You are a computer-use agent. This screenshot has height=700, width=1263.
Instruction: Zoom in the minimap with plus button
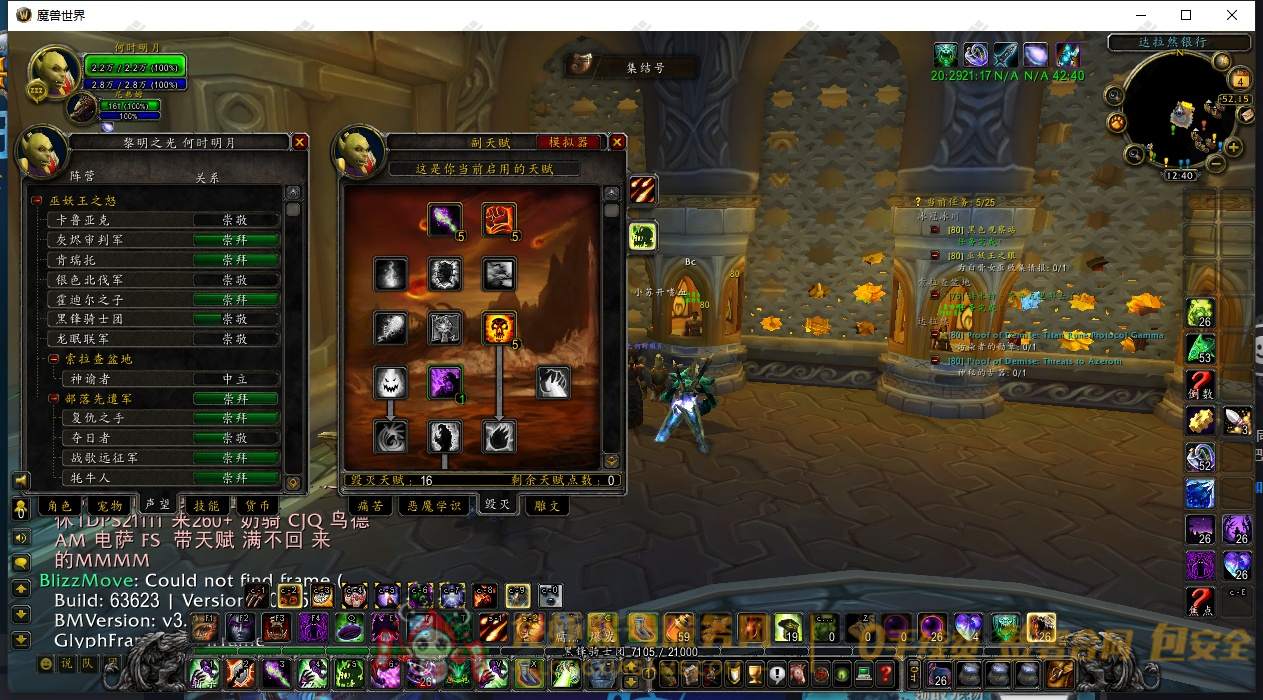1234,148
